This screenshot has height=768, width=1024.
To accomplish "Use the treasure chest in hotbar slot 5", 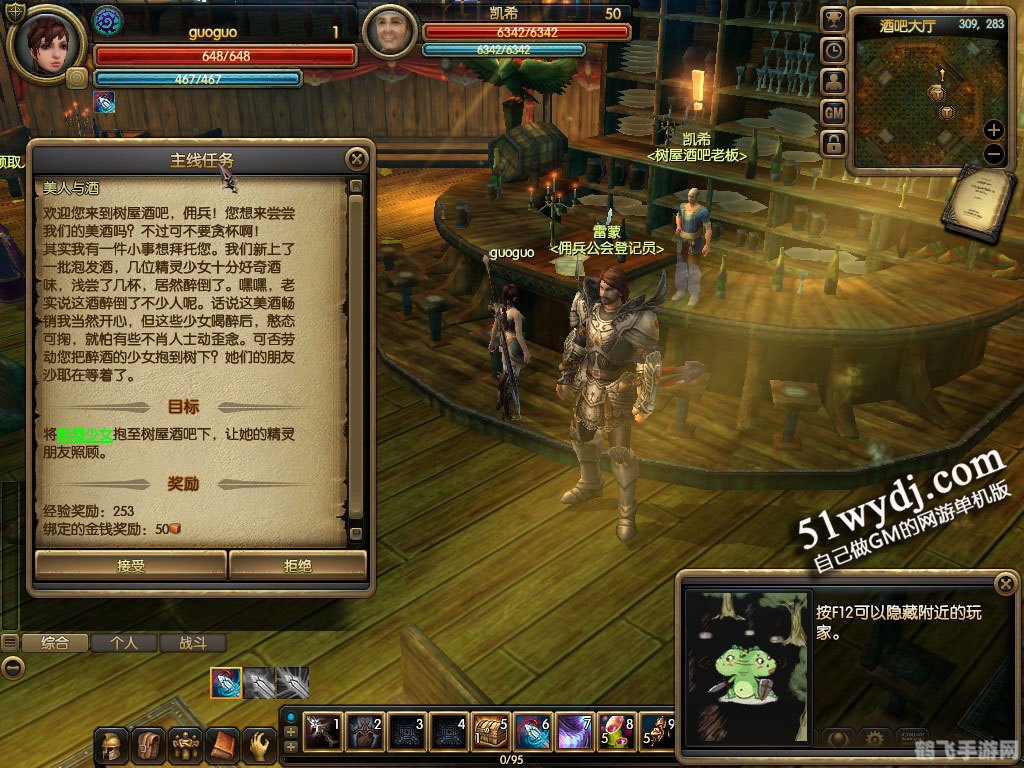I will coord(492,732).
